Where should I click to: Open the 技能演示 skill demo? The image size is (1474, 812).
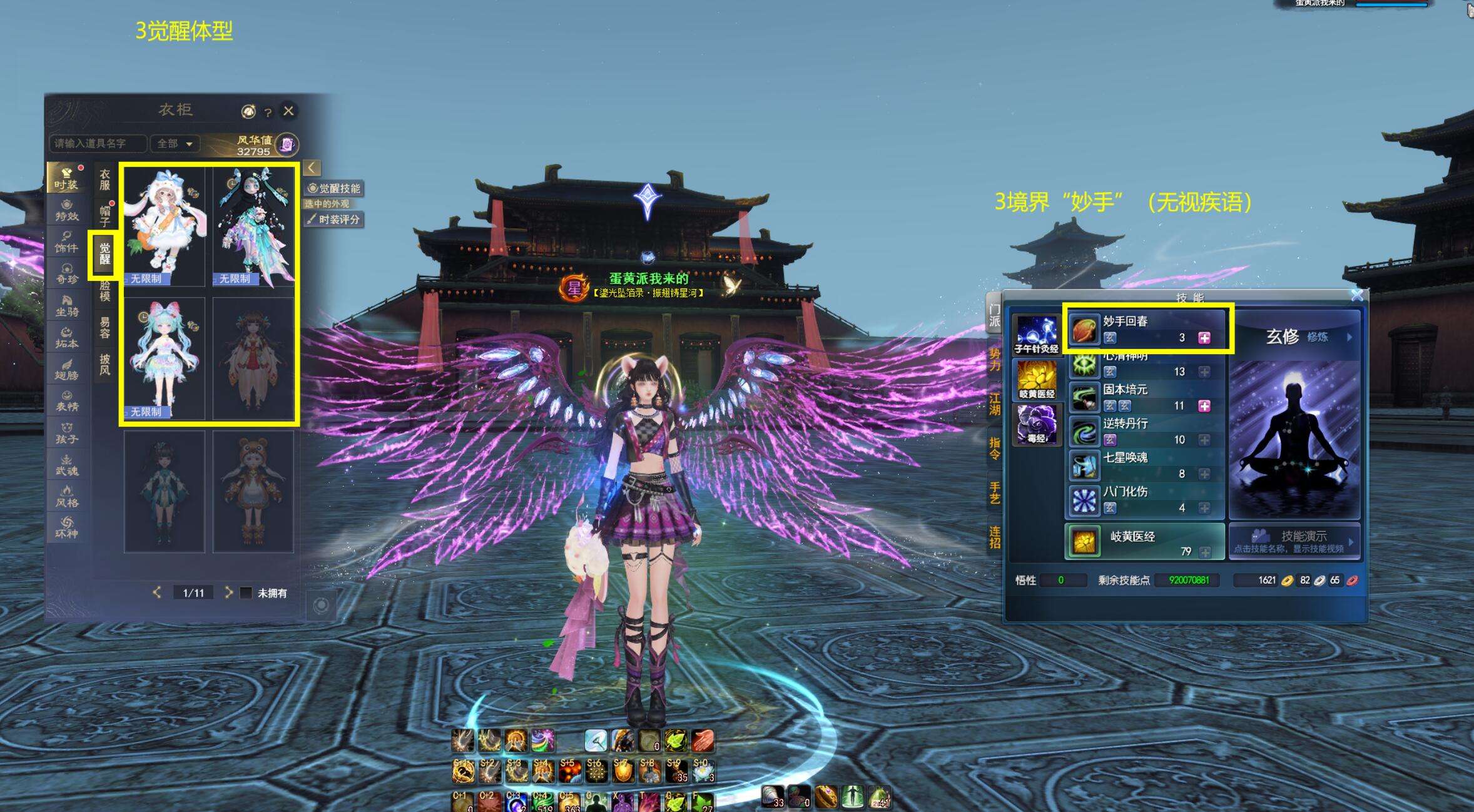point(1294,540)
